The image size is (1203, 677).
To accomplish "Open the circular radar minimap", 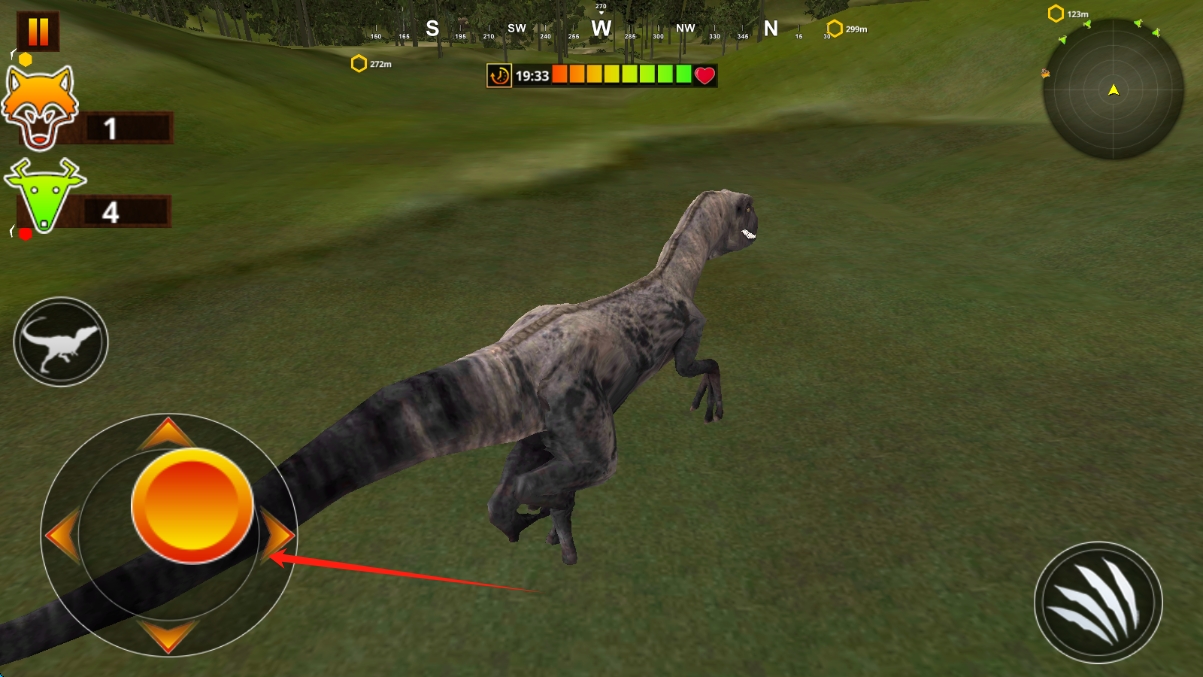I will [1112, 90].
